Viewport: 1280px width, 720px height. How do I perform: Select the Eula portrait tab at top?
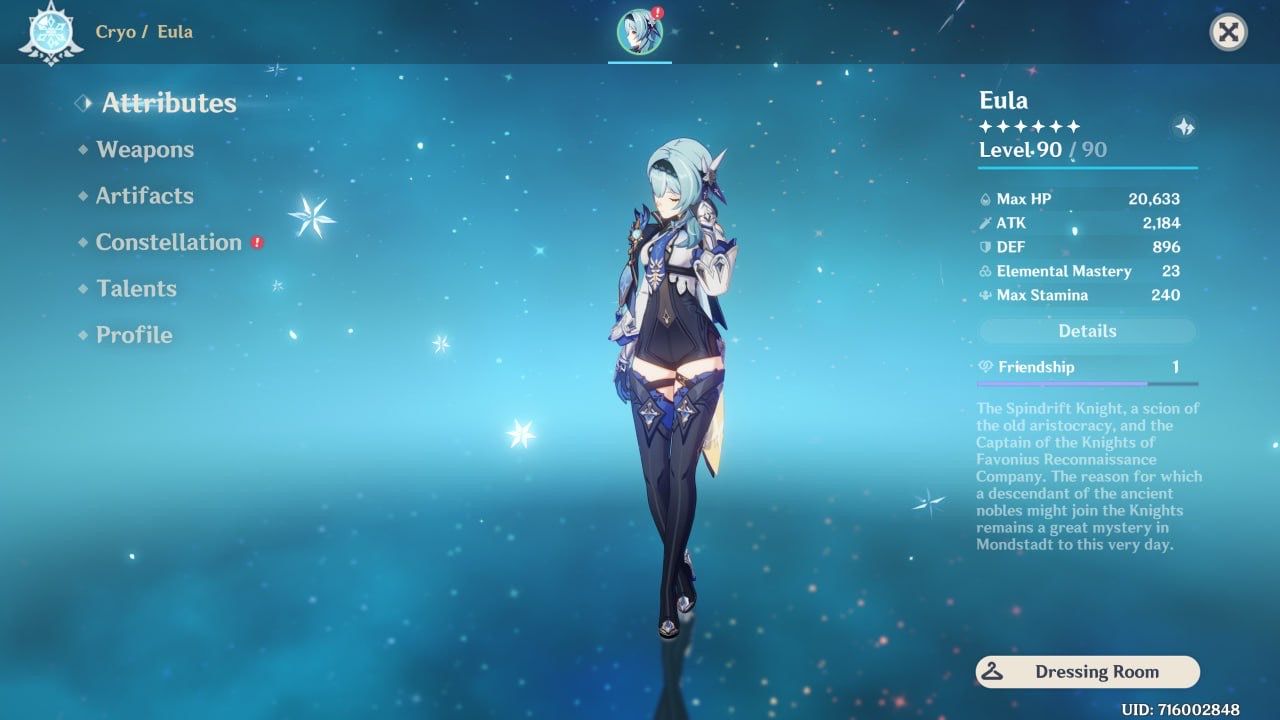pyautogui.click(x=639, y=30)
